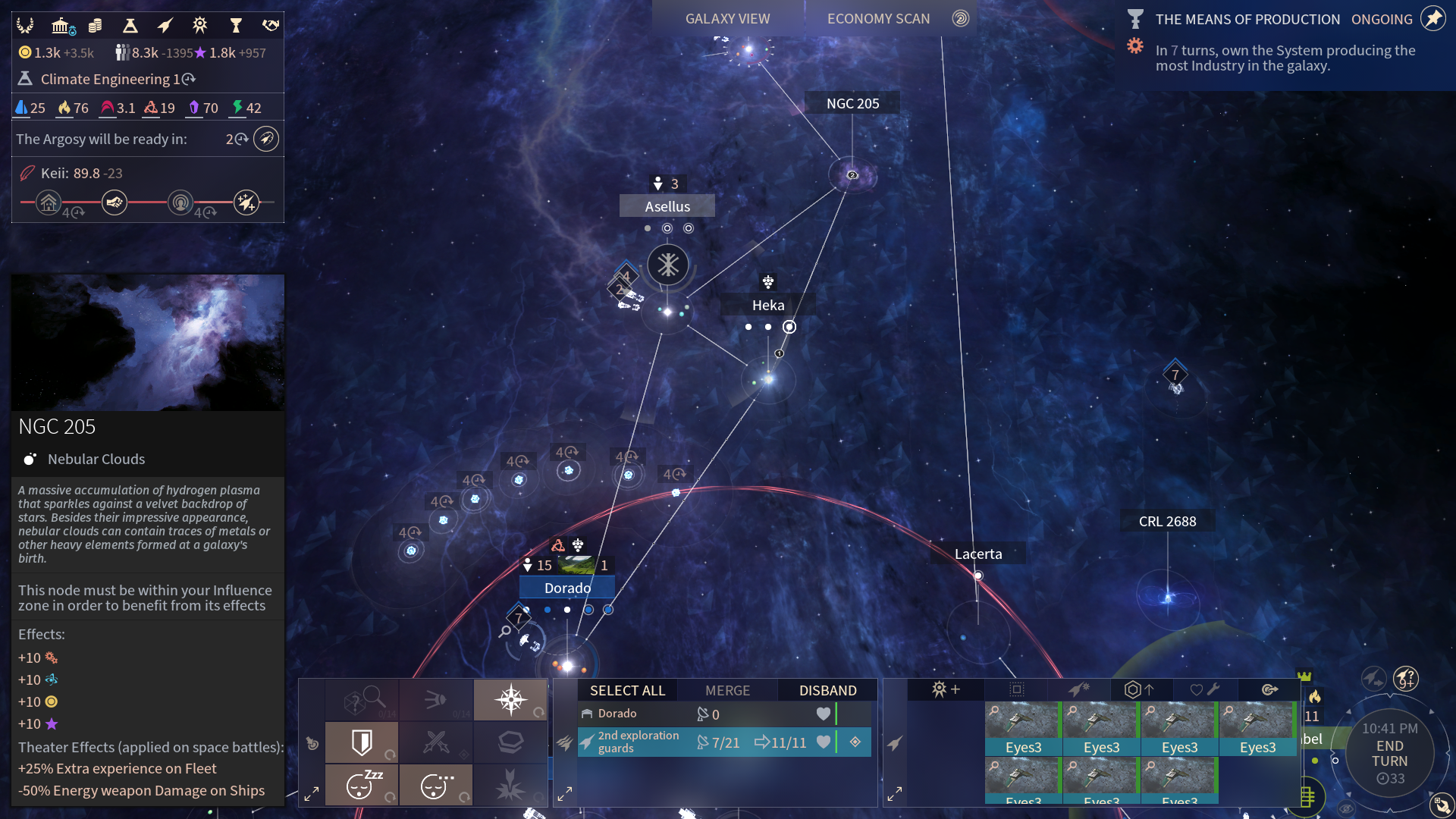Click the Argosy rocket launch button
The image size is (1456, 819).
point(265,139)
